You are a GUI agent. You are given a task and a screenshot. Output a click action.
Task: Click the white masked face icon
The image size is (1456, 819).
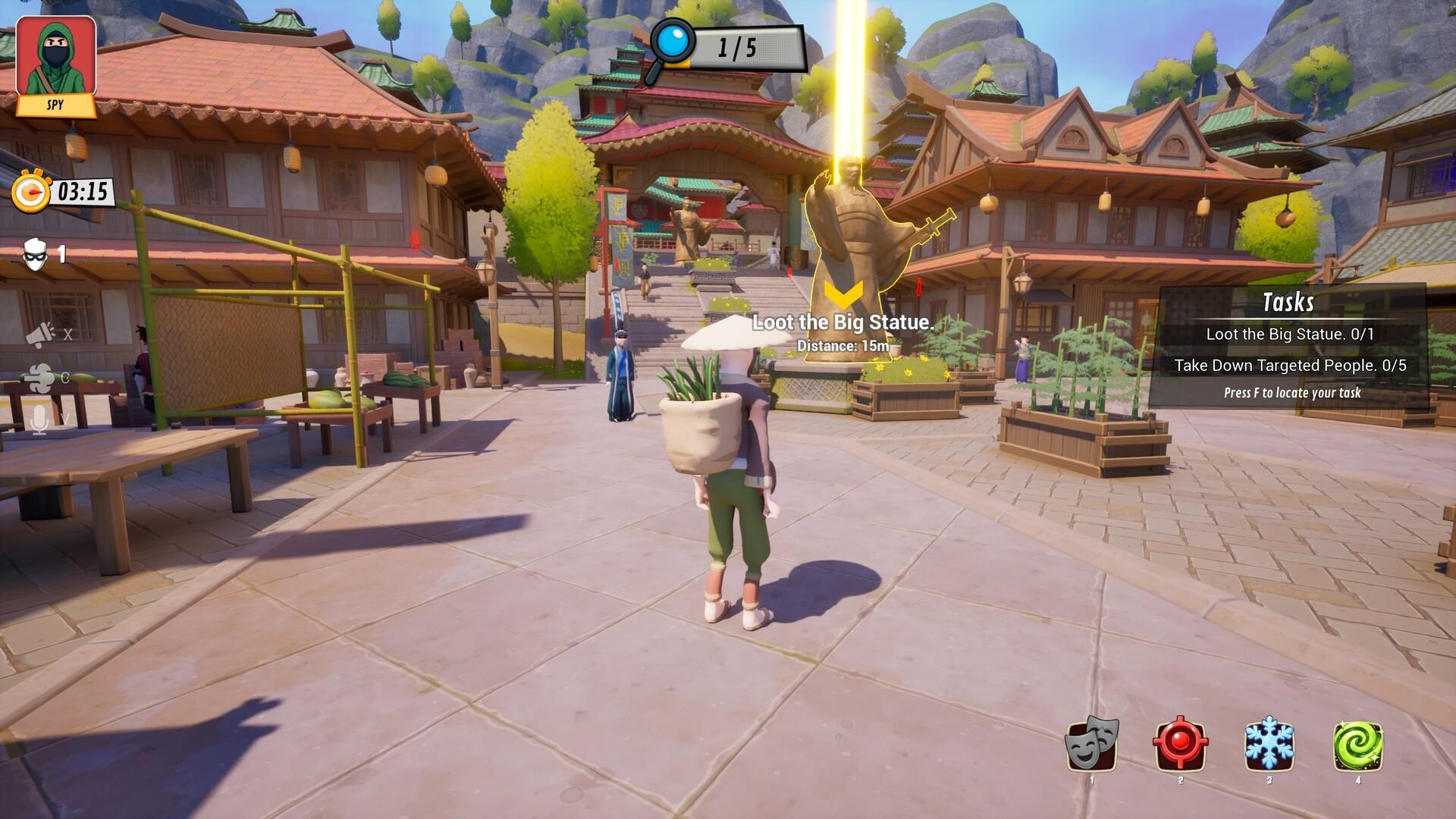point(36,255)
